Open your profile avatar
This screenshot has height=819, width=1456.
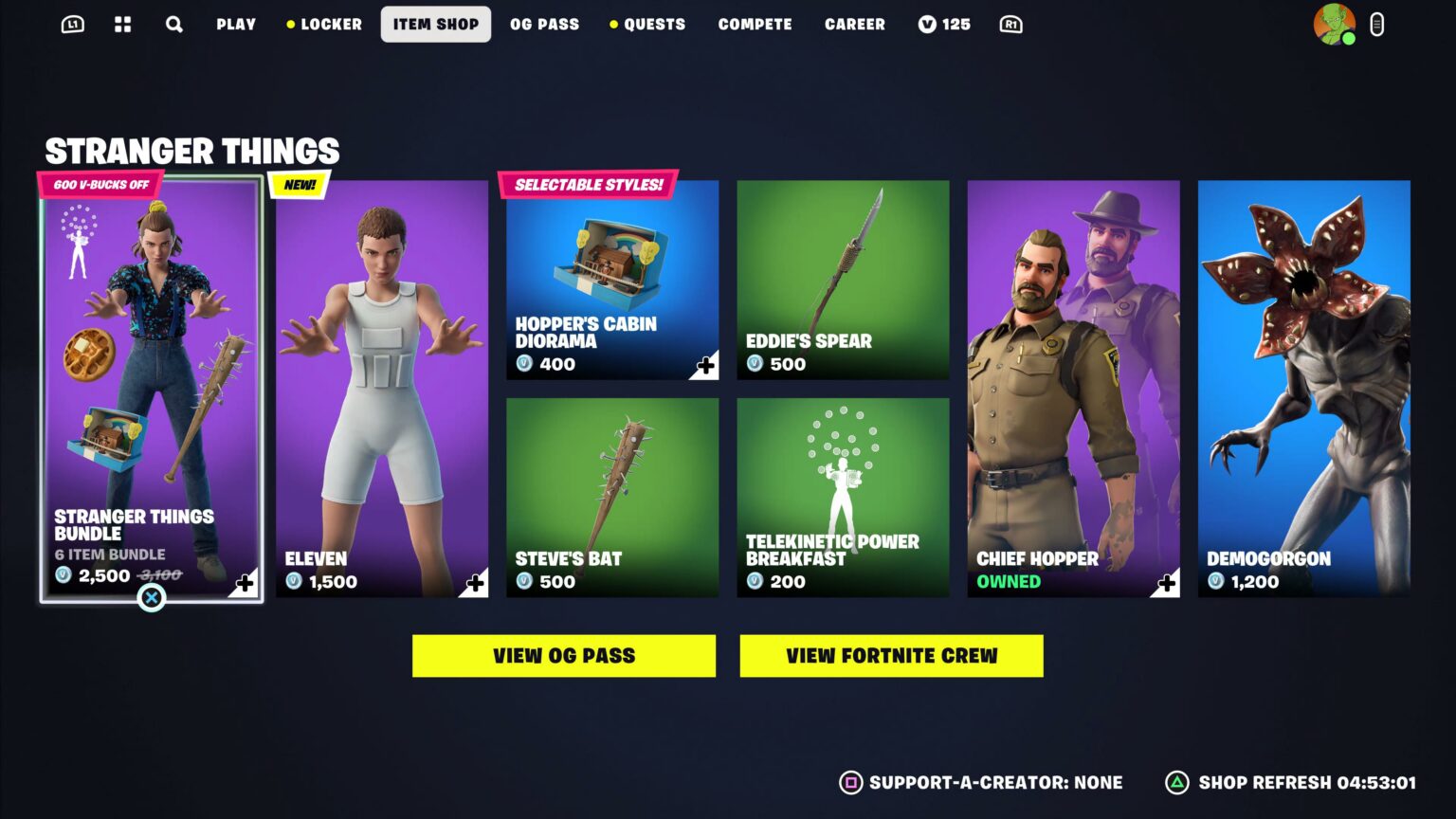pos(1333,24)
